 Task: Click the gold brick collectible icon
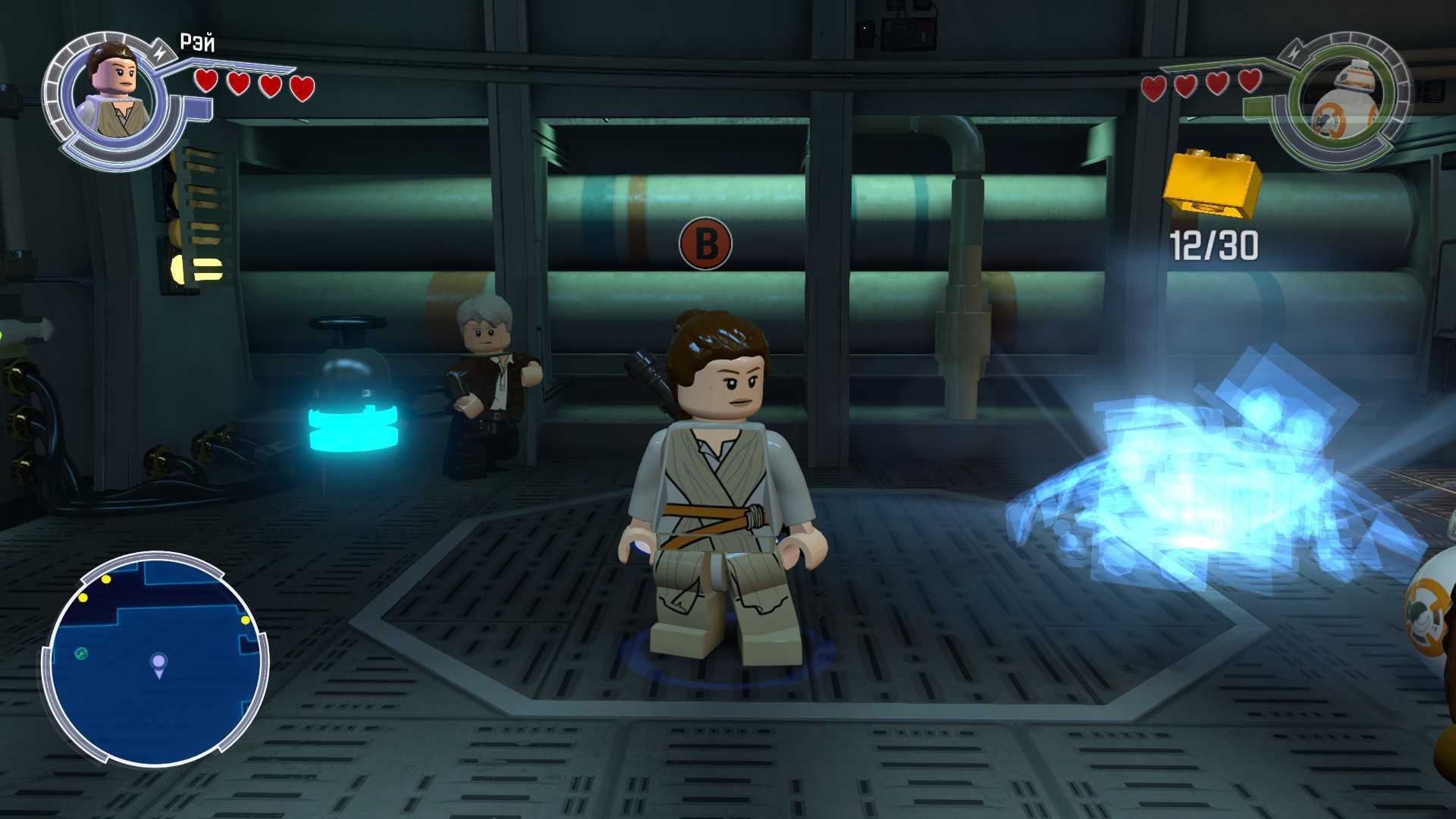pos(1213,183)
